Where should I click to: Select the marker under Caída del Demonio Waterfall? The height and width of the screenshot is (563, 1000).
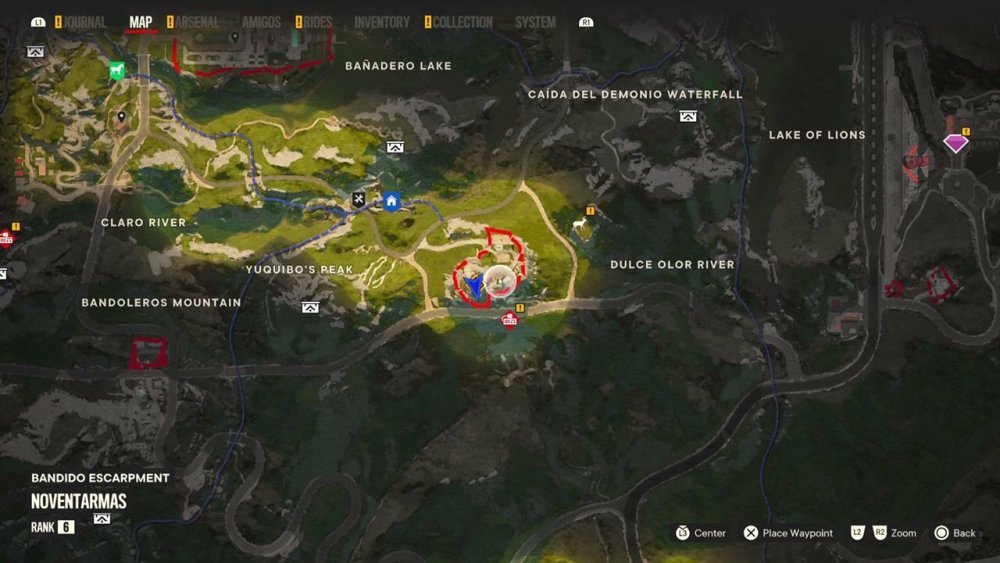(688, 116)
